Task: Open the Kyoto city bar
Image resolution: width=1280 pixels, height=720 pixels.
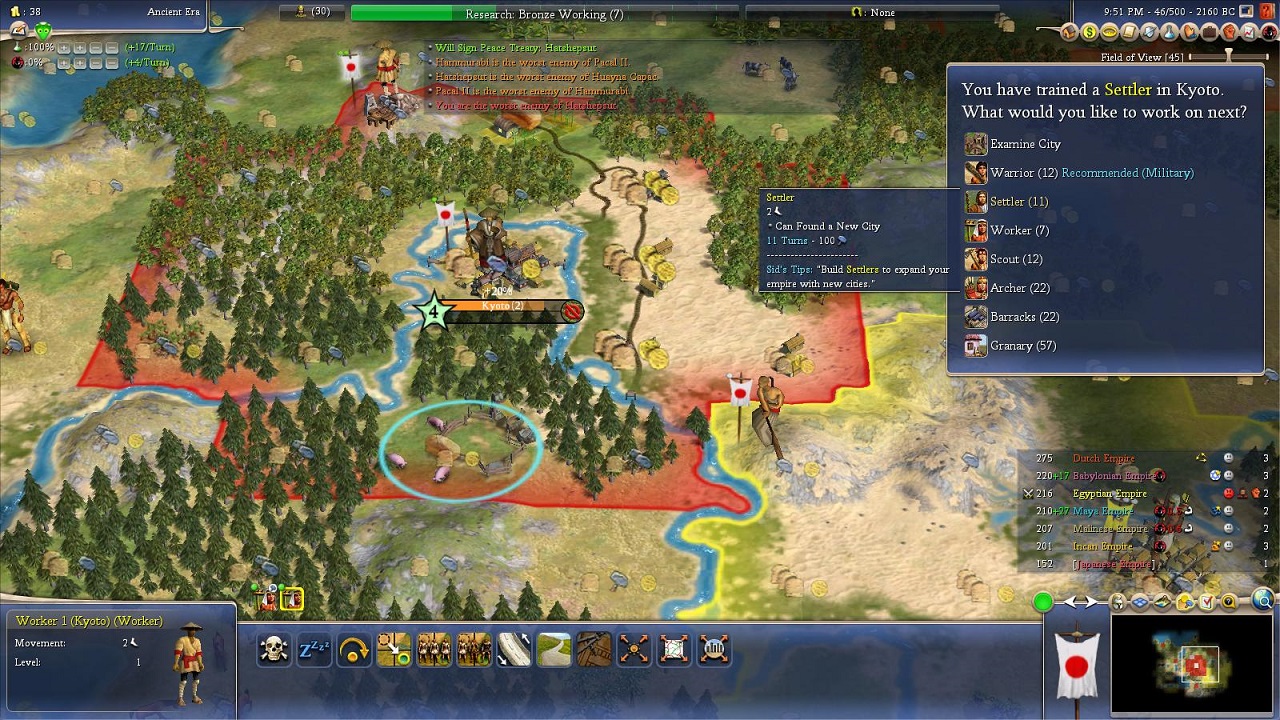Action: click(502, 307)
